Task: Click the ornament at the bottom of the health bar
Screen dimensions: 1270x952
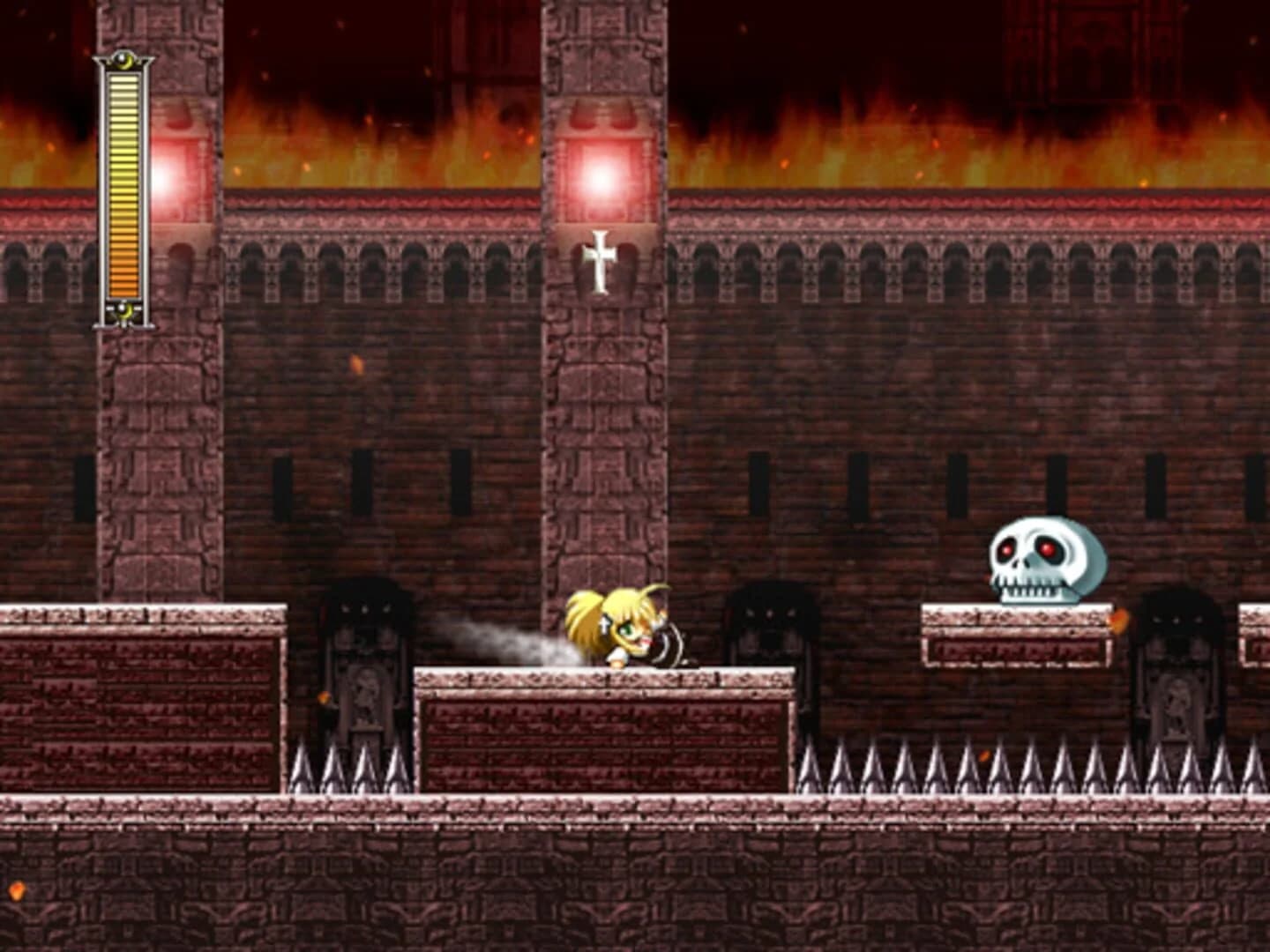Action: [123, 310]
